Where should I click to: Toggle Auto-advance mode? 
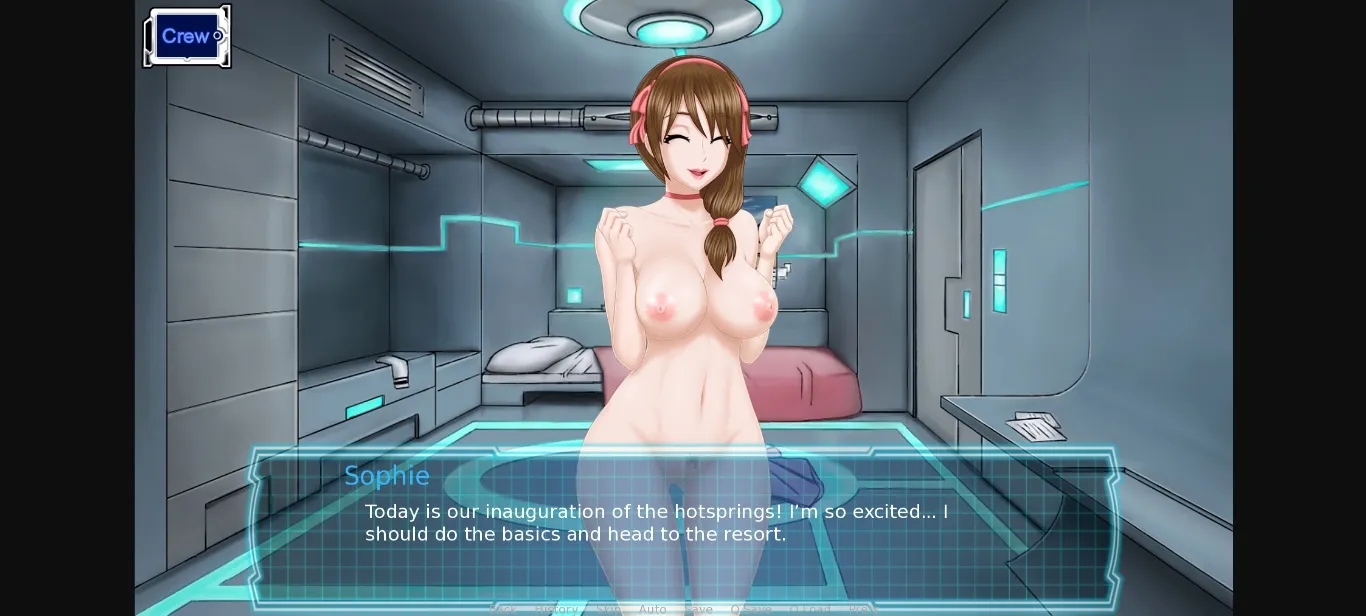pos(652,609)
